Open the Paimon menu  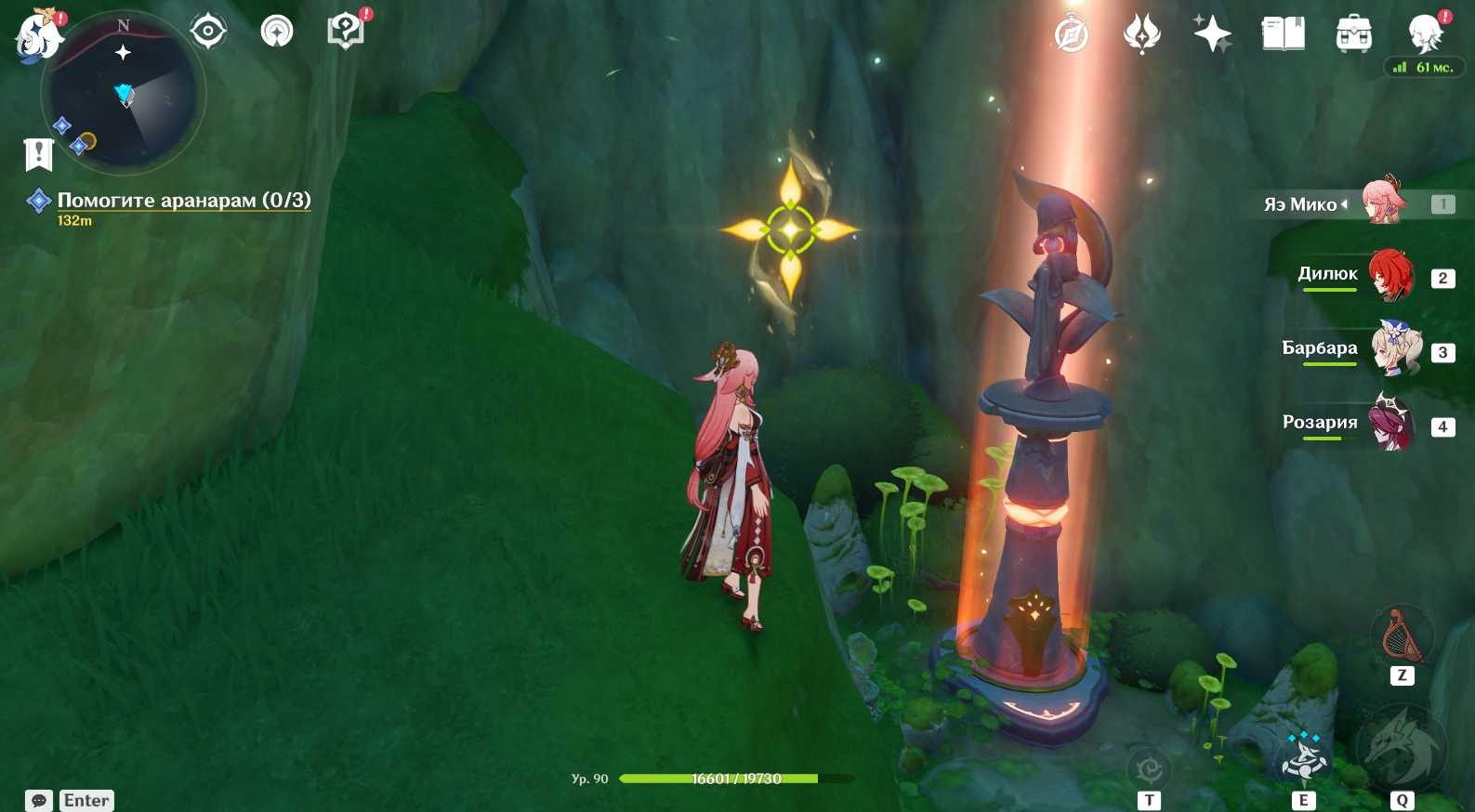click(39, 36)
